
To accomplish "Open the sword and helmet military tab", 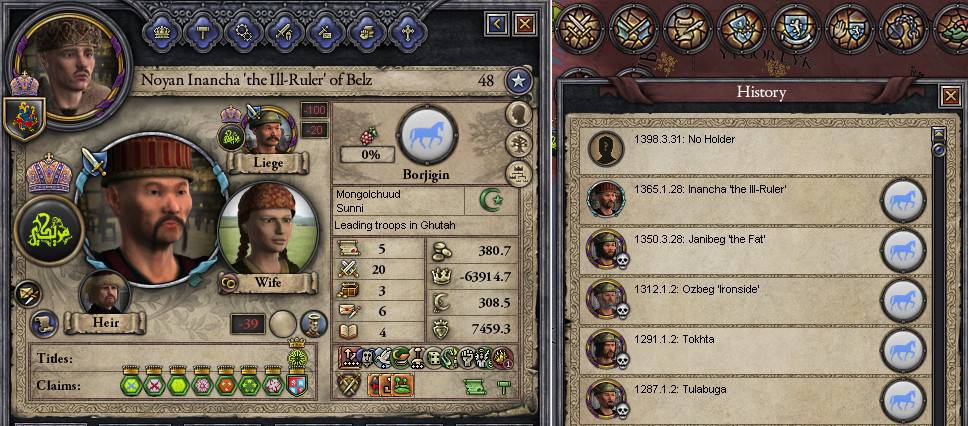I will (283, 30).
